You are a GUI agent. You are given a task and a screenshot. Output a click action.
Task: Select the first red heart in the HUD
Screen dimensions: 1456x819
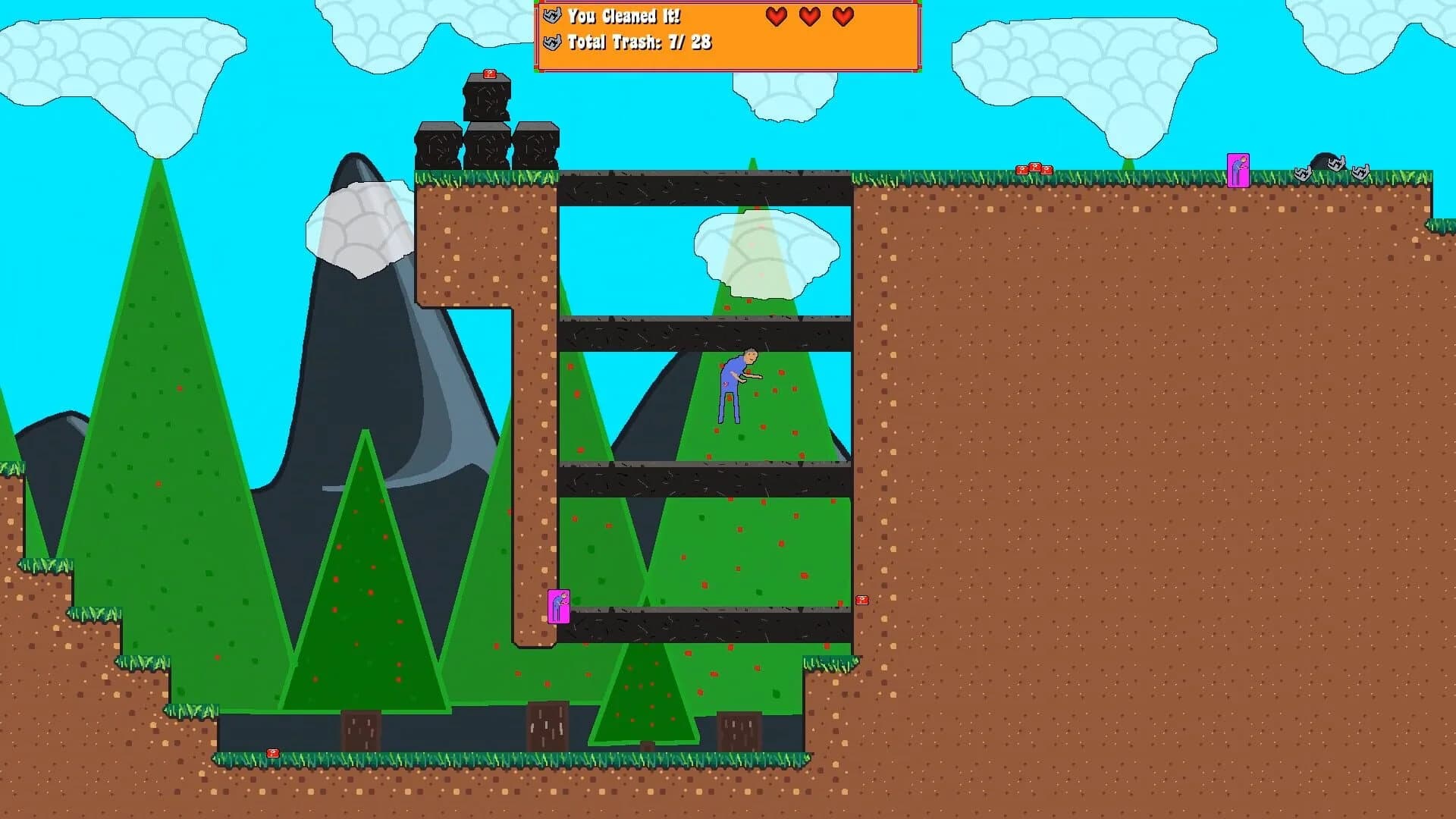[x=775, y=15]
